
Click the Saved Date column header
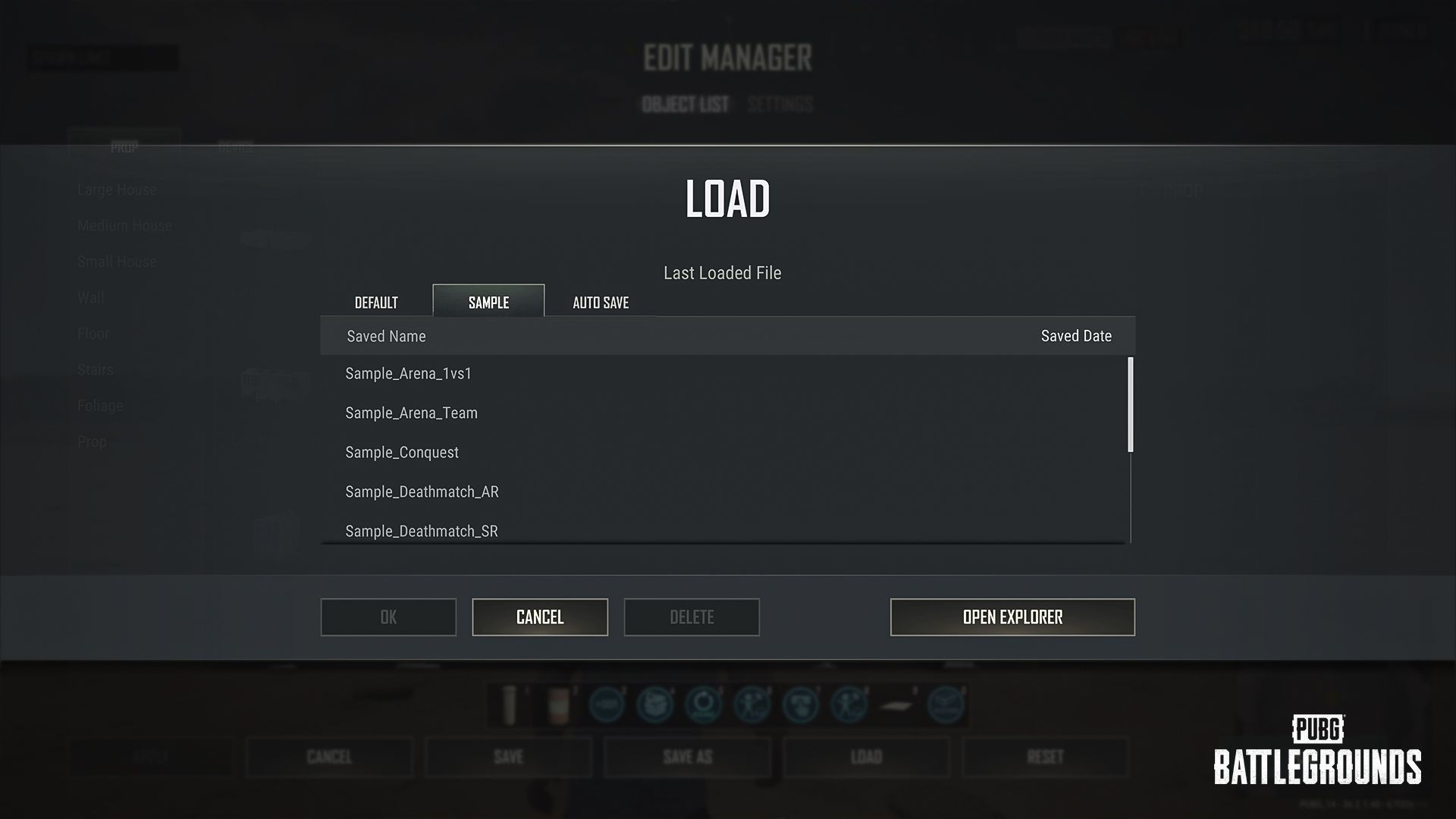[x=1076, y=337]
